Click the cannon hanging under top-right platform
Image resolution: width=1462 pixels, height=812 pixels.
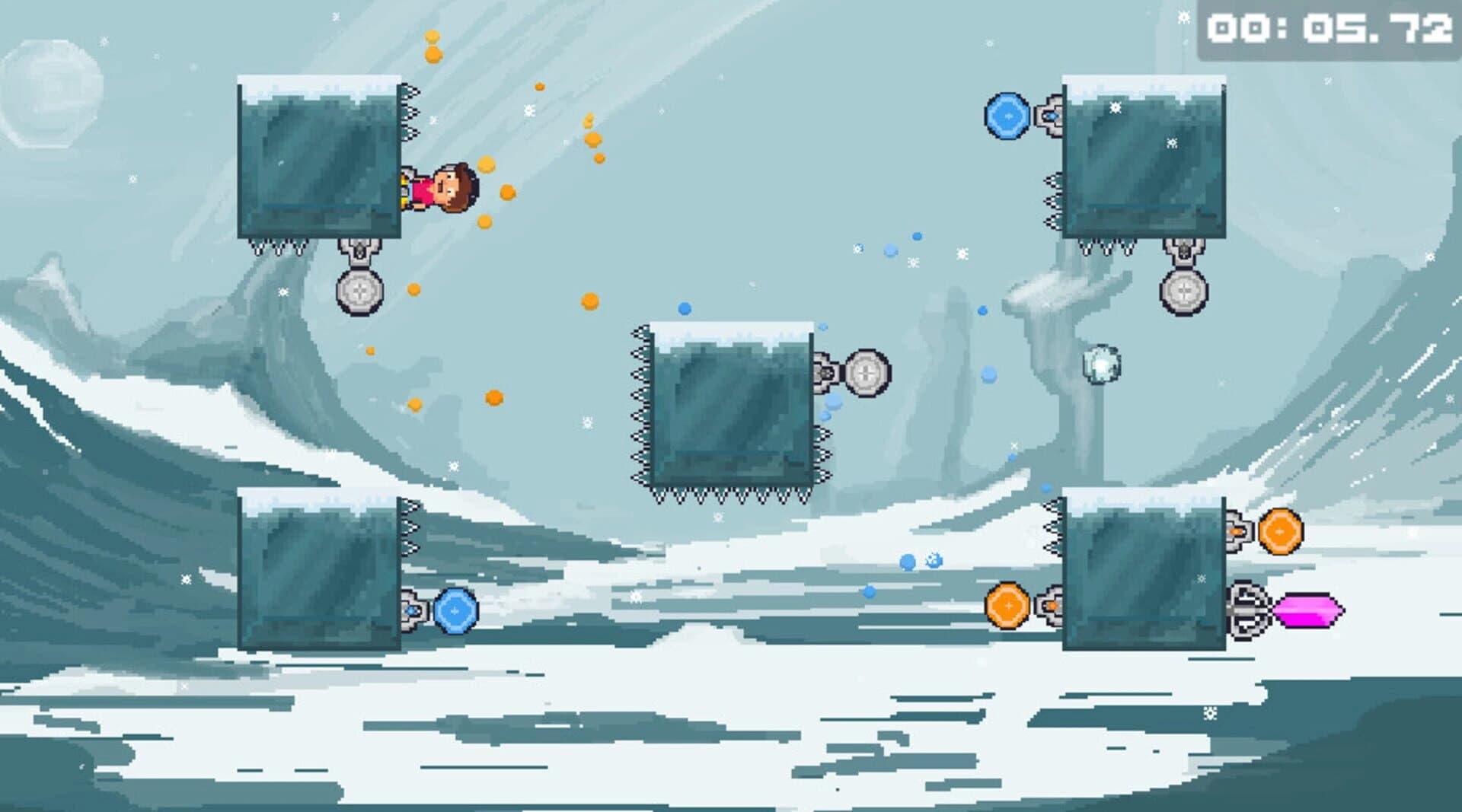tap(1183, 289)
